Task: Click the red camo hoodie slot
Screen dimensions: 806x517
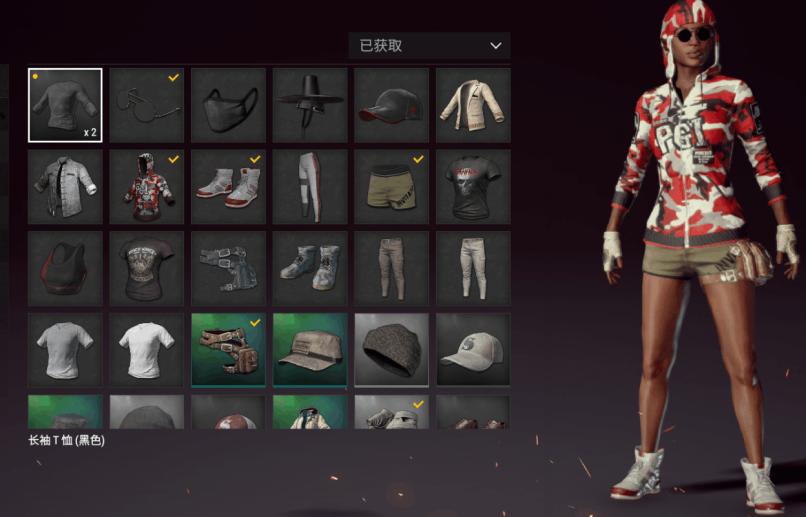Action: [147, 187]
